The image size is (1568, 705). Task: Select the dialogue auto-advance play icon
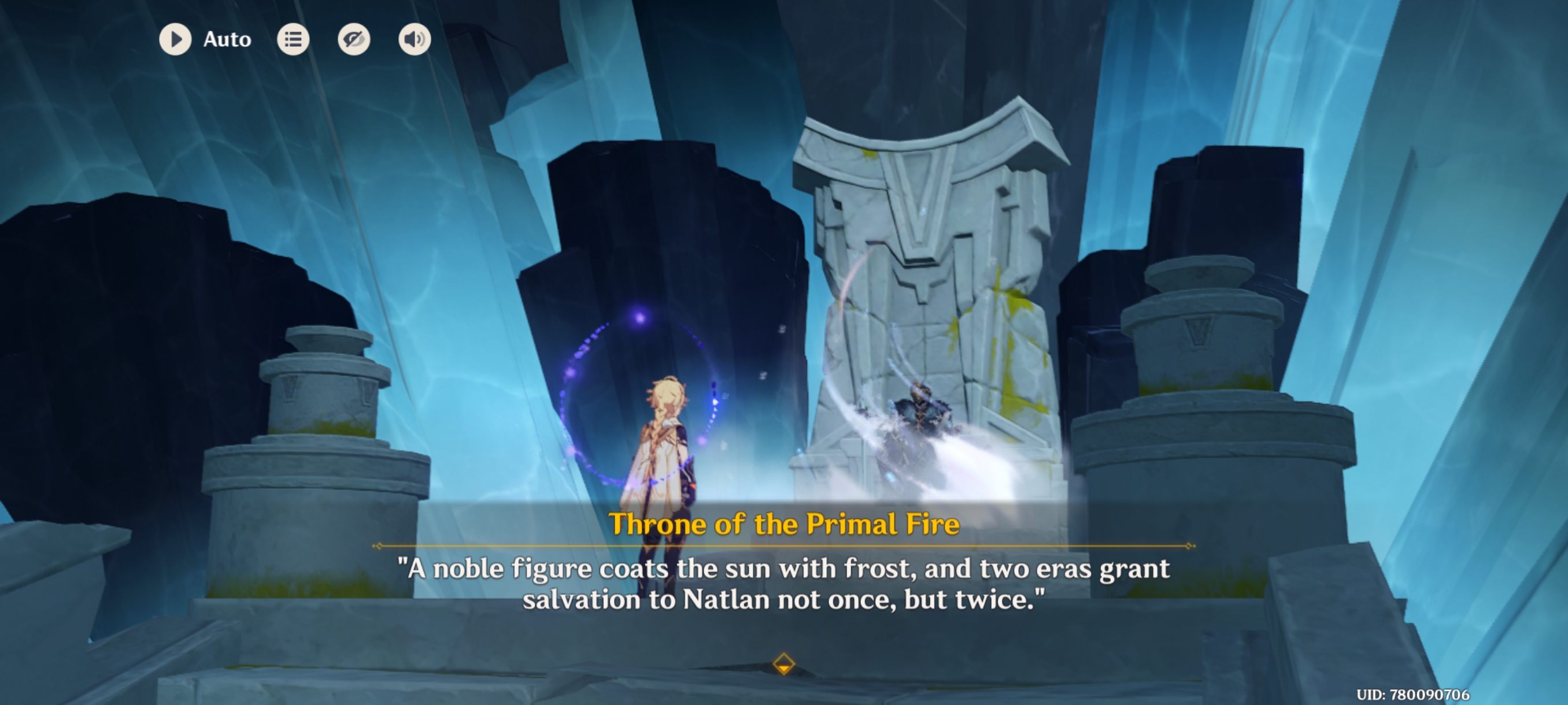[x=176, y=39]
